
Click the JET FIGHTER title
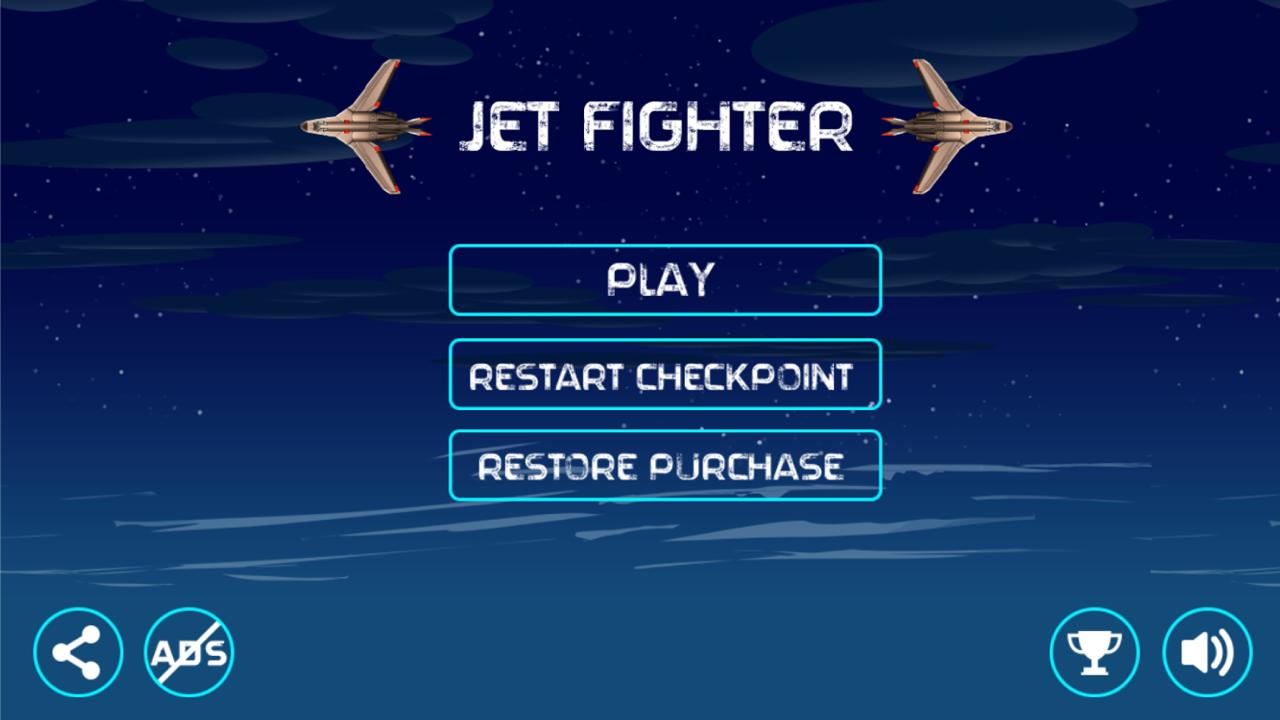tap(660, 125)
